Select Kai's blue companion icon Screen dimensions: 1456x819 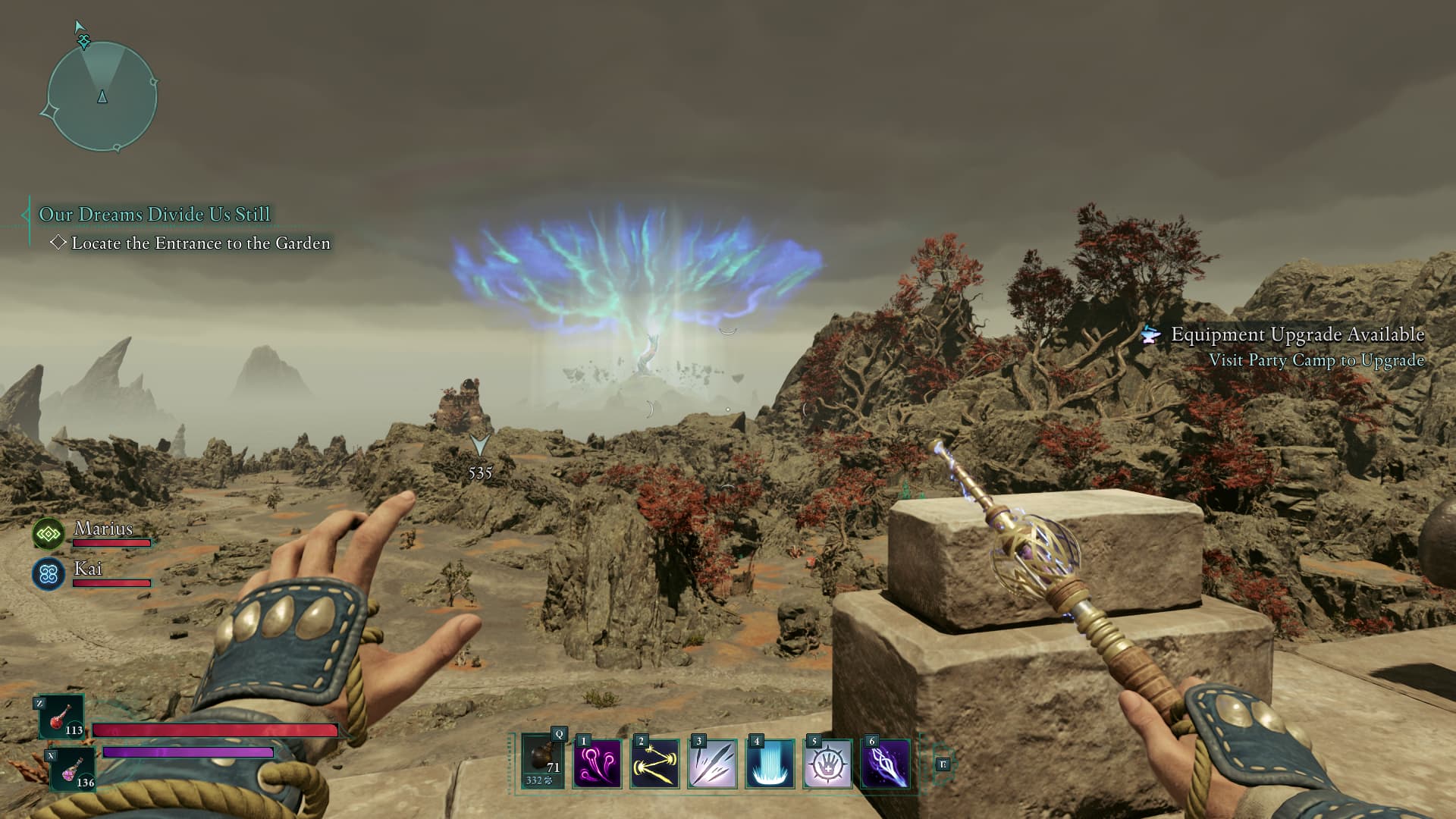pyautogui.click(x=49, y=574)
